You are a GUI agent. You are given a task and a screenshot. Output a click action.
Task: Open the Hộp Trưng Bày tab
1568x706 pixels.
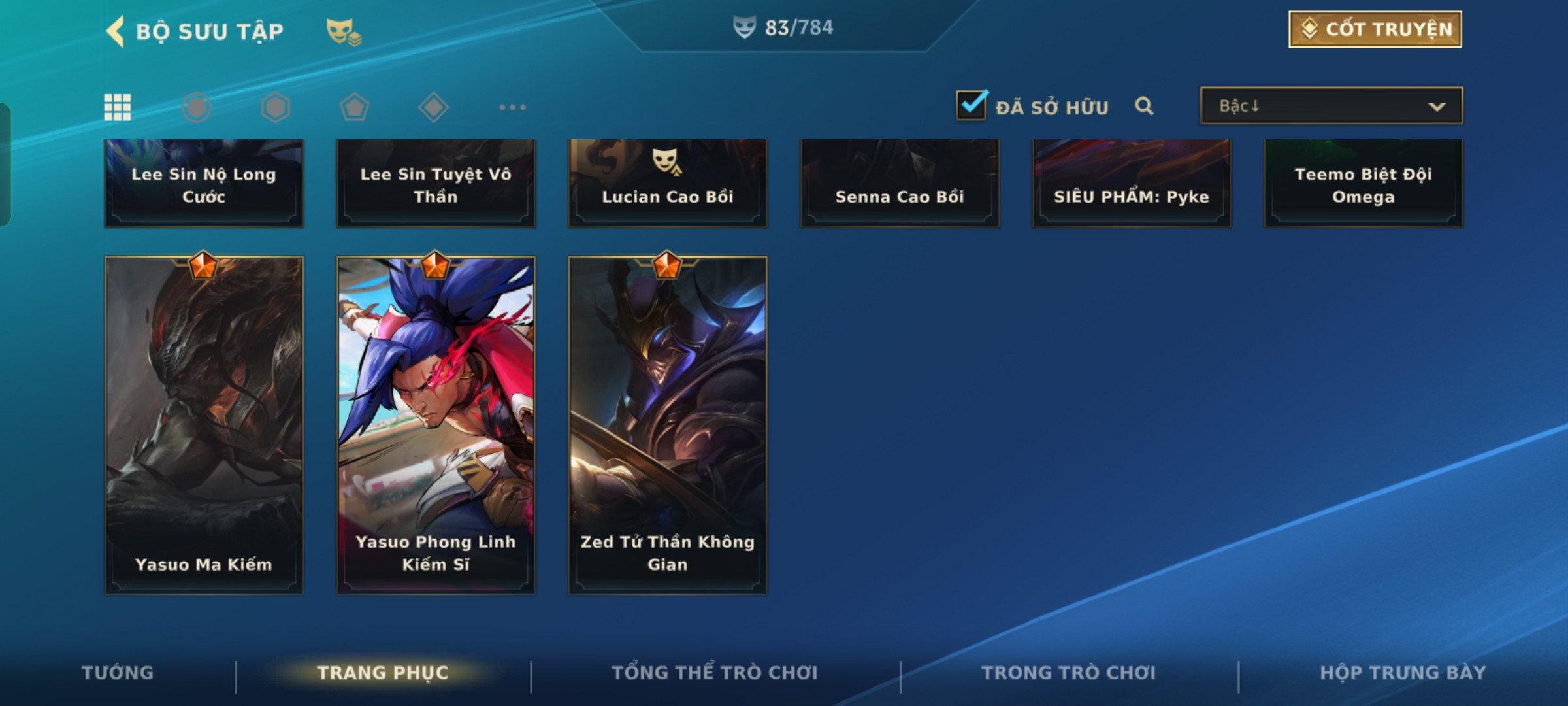(1403, 673)
